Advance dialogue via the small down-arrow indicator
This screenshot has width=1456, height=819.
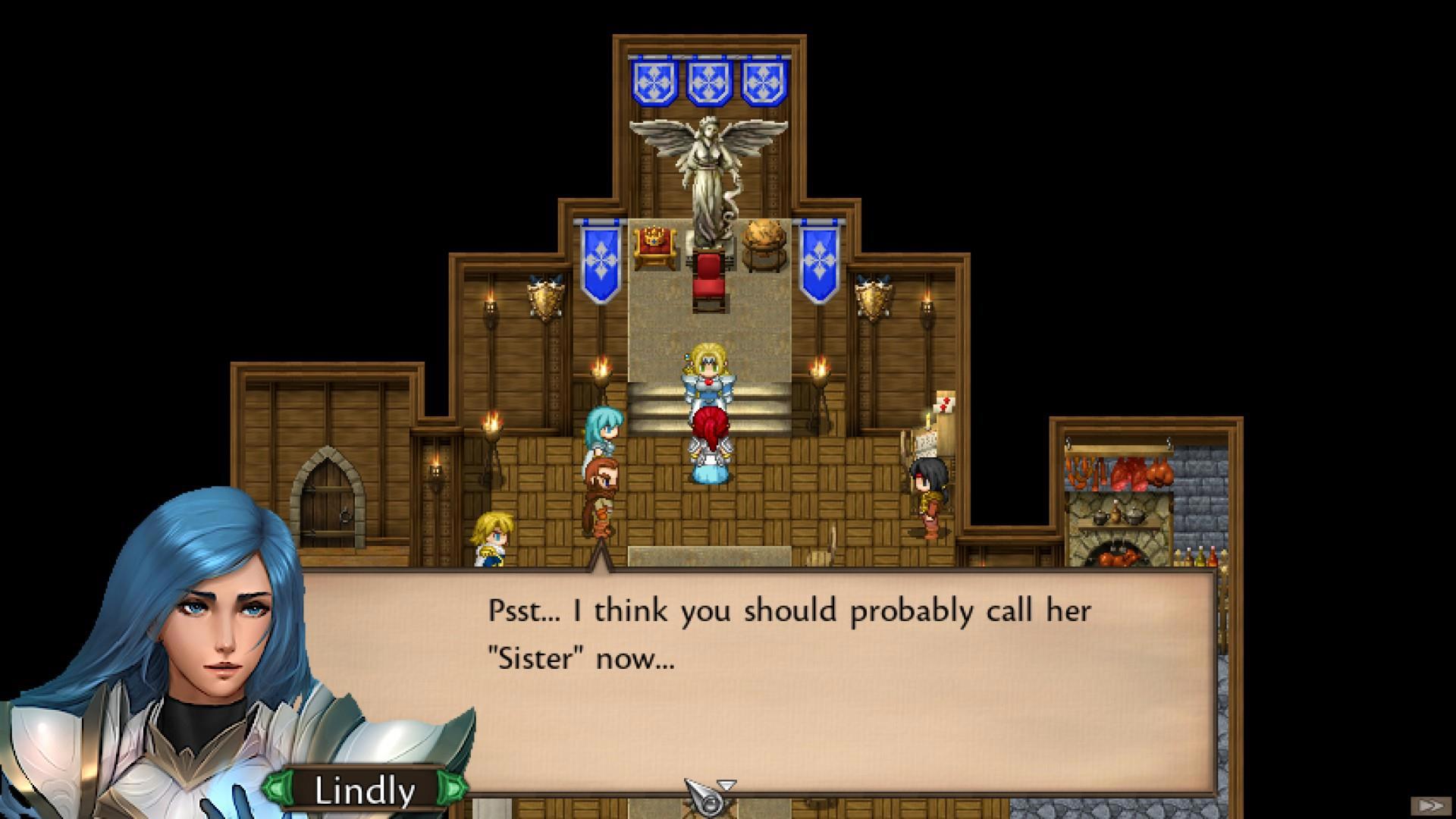pyautogui.click(x=726, y=785)
